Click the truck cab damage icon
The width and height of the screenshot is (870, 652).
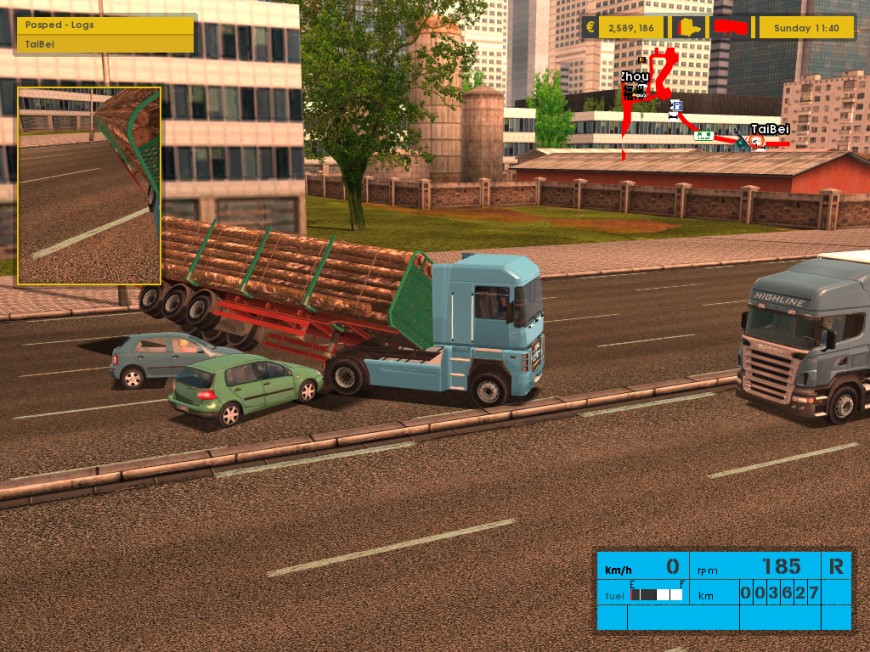689,27
